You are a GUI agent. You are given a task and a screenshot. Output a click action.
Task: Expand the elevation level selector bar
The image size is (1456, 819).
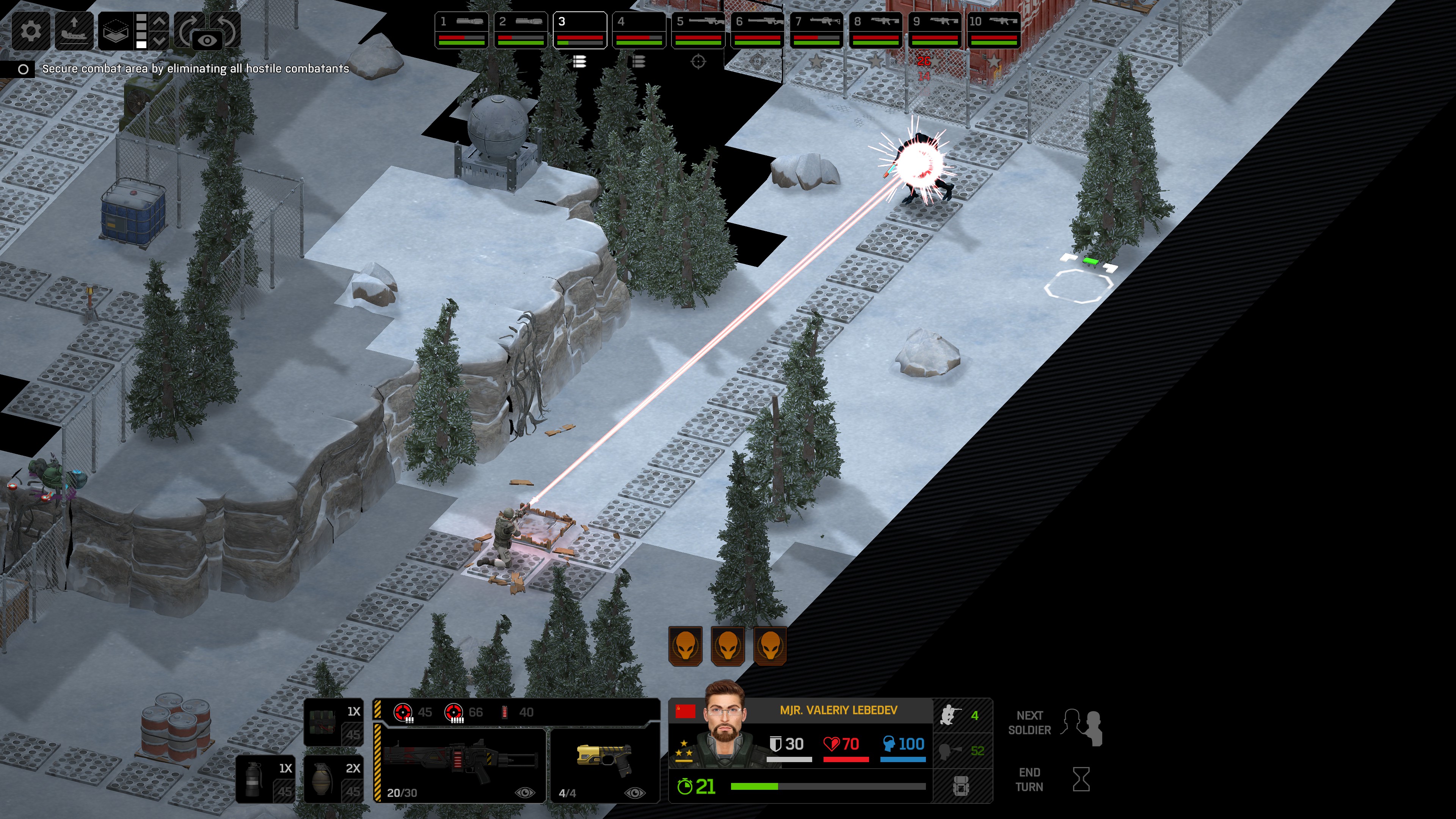[141, 31]
